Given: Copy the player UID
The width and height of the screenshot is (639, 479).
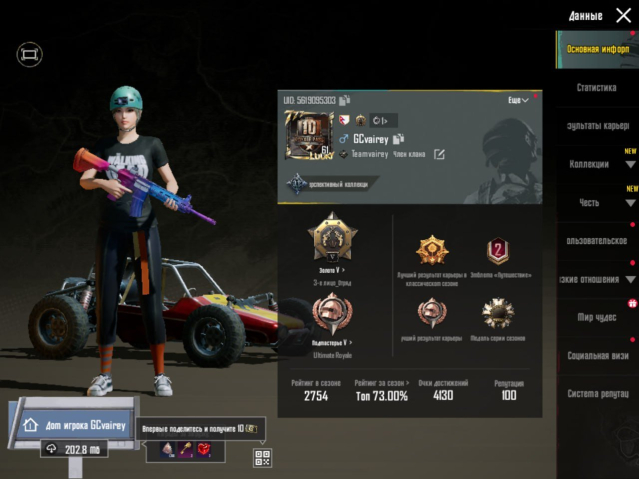Looking at the screenshot, I should point(344,101).
